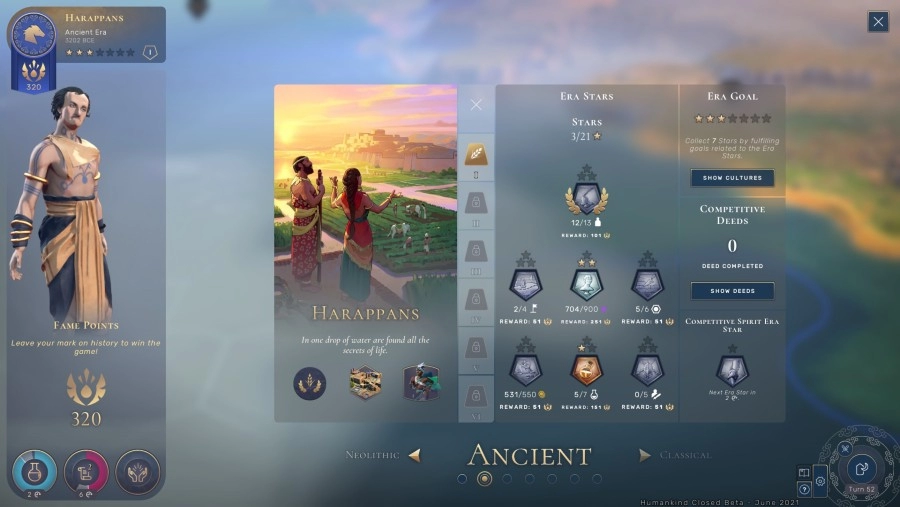
Task: Open the game settings gear
Action: click(820, 480)
